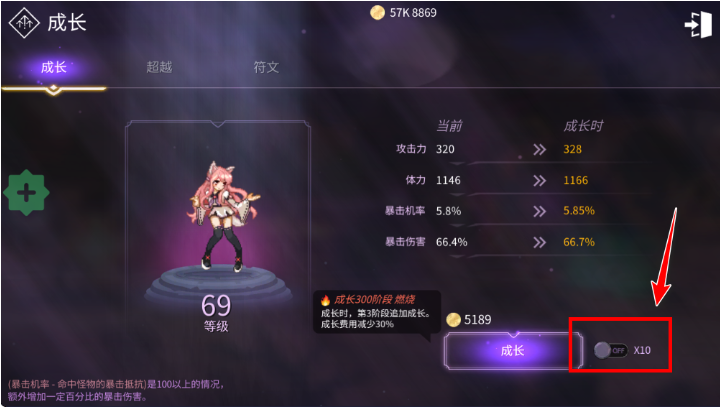This screenshot has width=720, height=408.
Task: Click the purple 成长 button
Action: [x=511, y=351]
